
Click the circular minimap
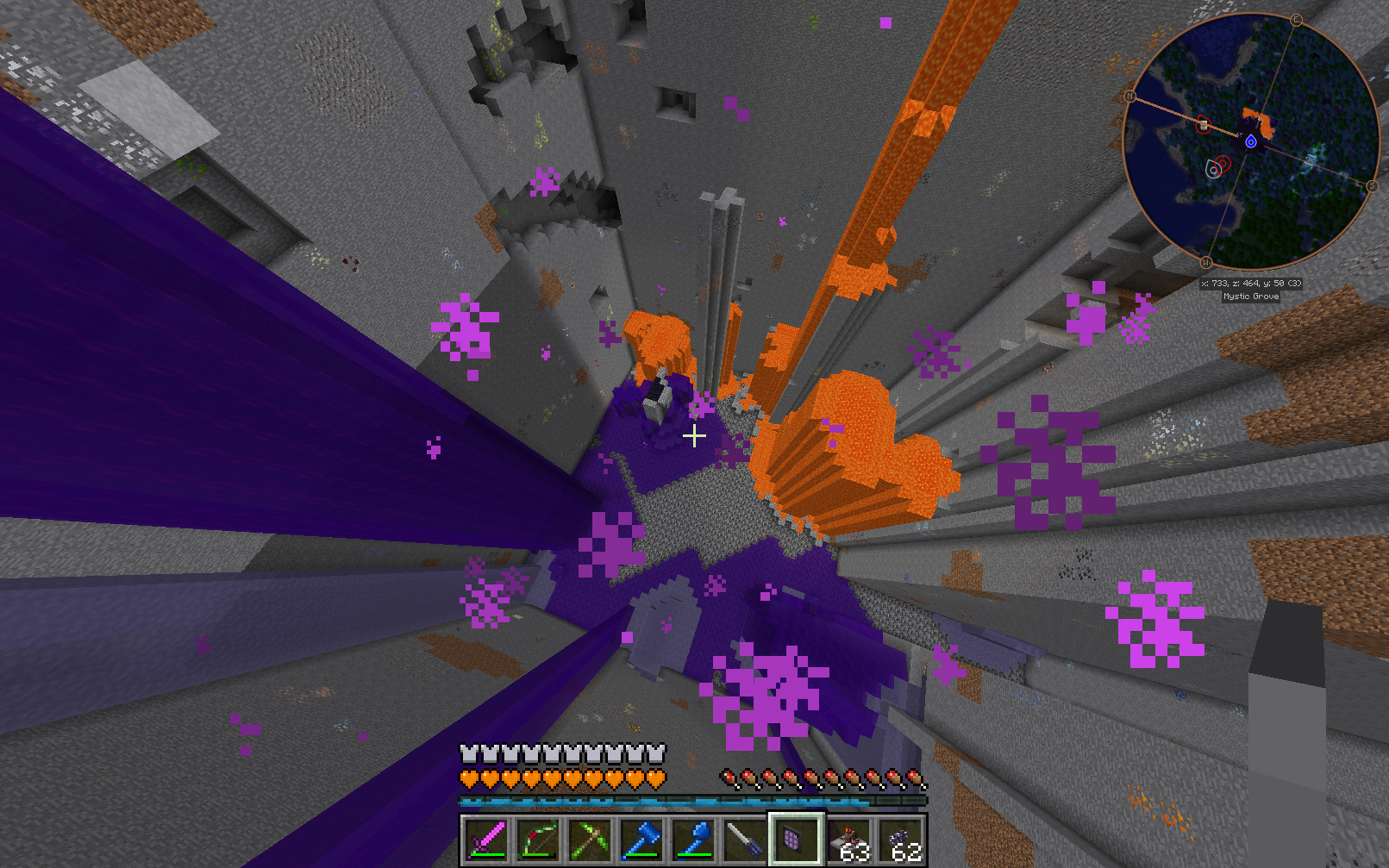tap(1250, 142)
